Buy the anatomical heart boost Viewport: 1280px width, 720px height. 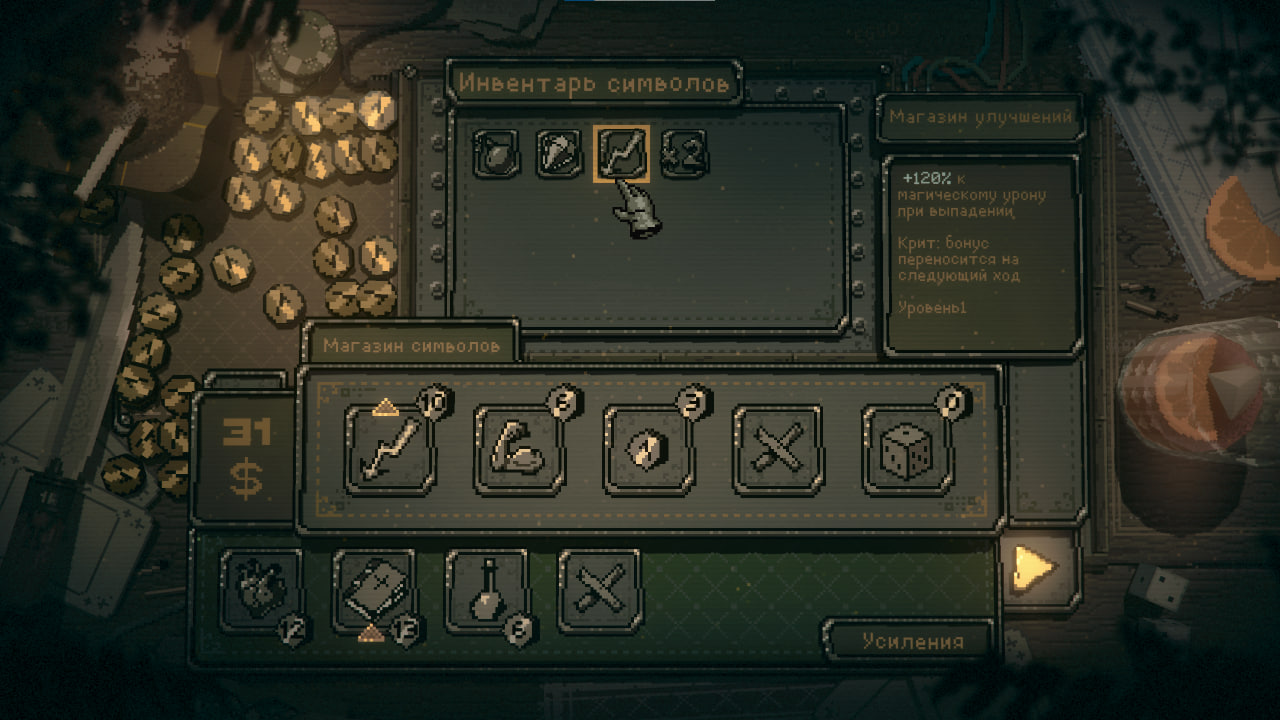point(260,590)
